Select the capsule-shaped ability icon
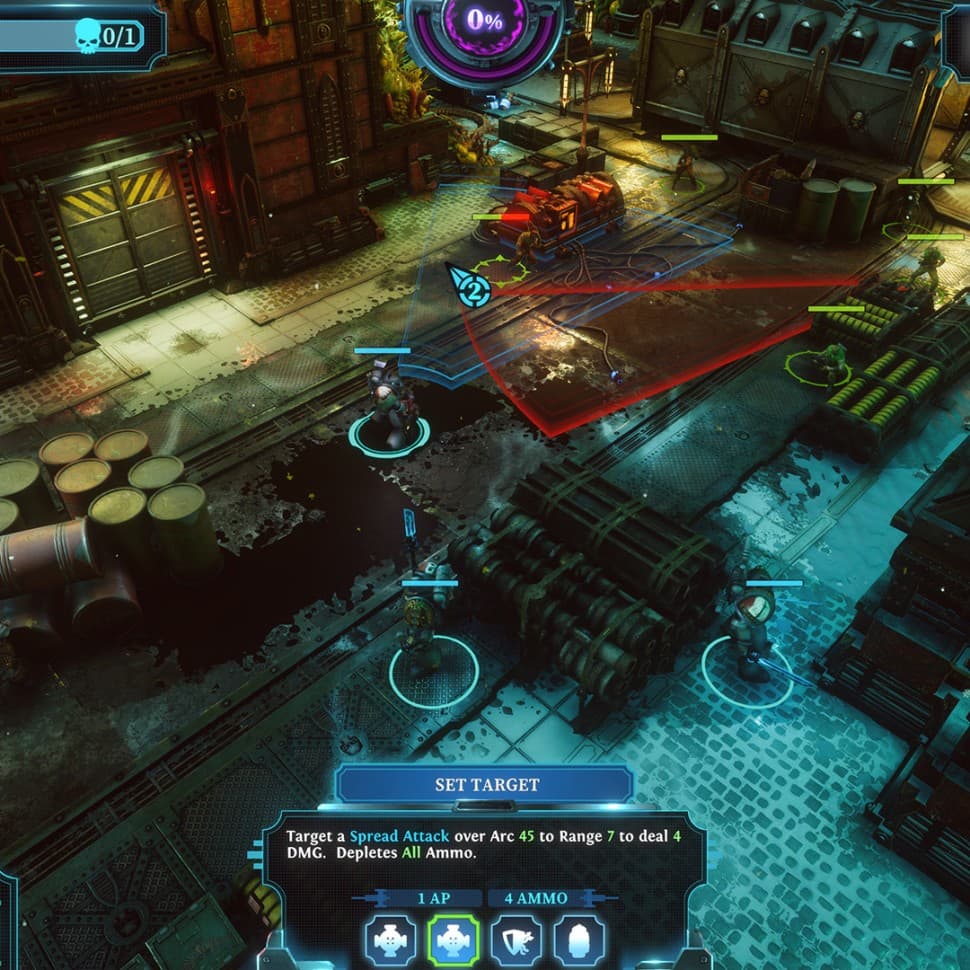 [x=579, y=940]
